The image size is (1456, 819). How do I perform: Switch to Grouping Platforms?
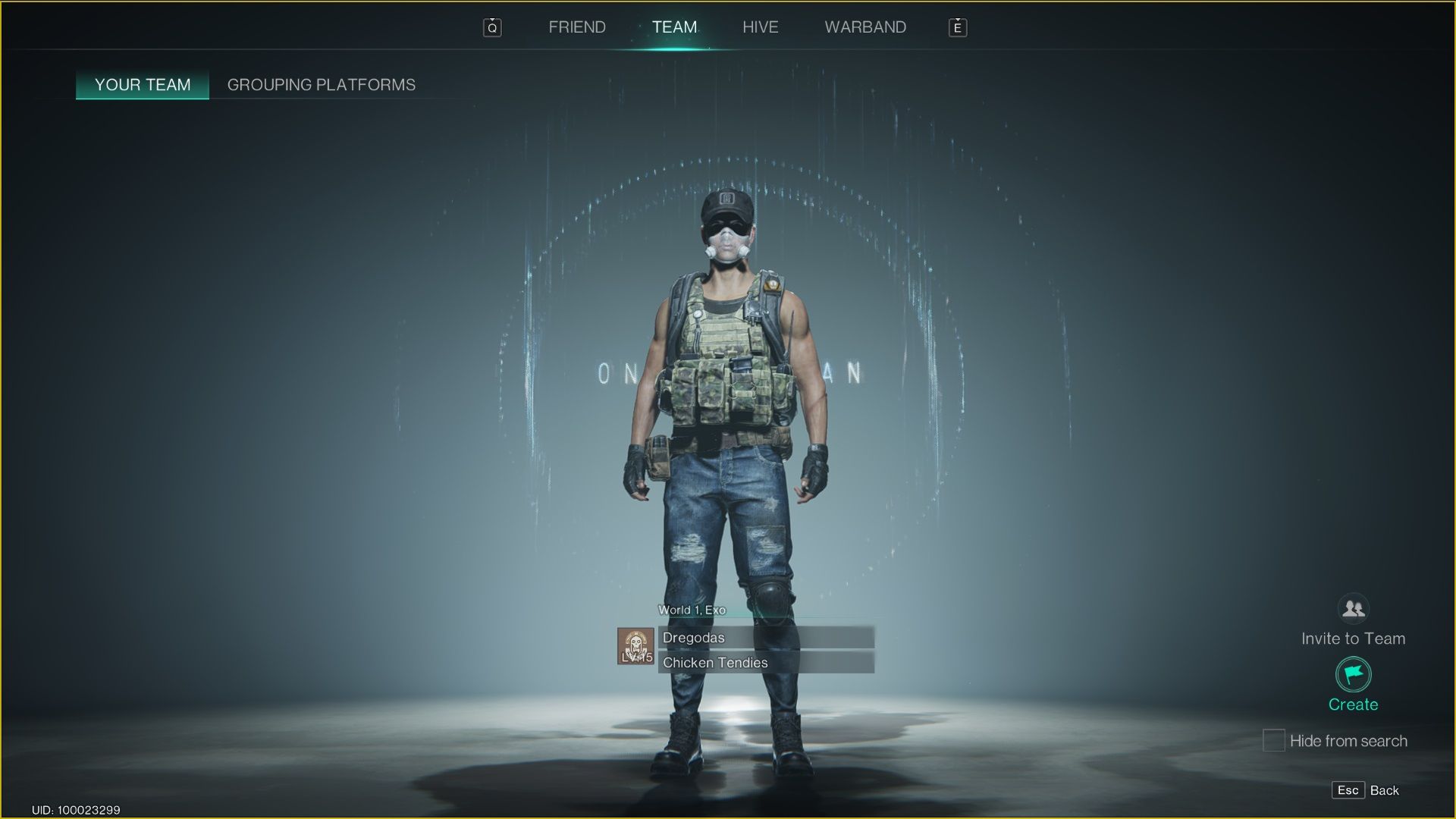[x=322, y=85]
